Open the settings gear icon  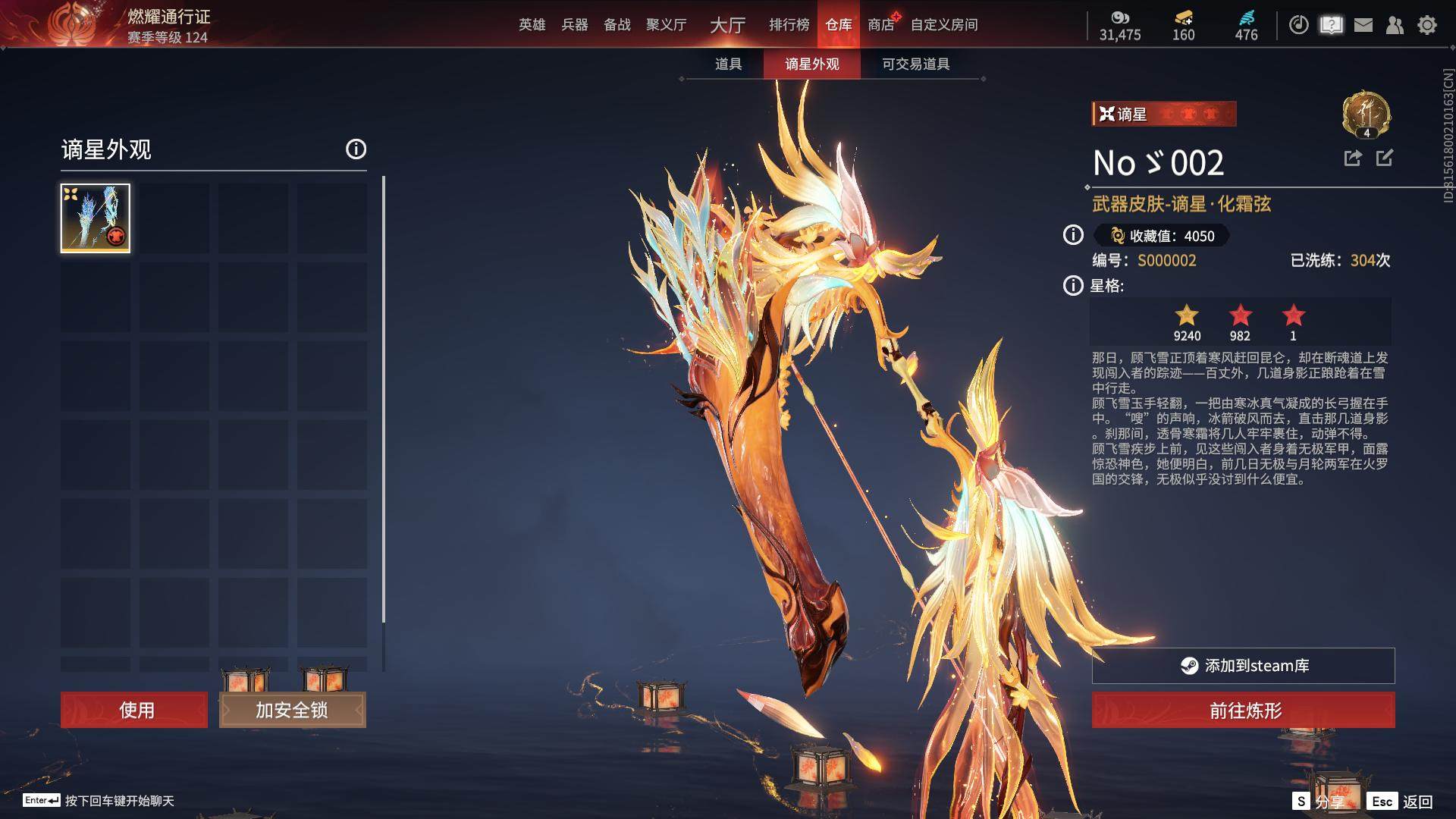(x=1426, y=25)
